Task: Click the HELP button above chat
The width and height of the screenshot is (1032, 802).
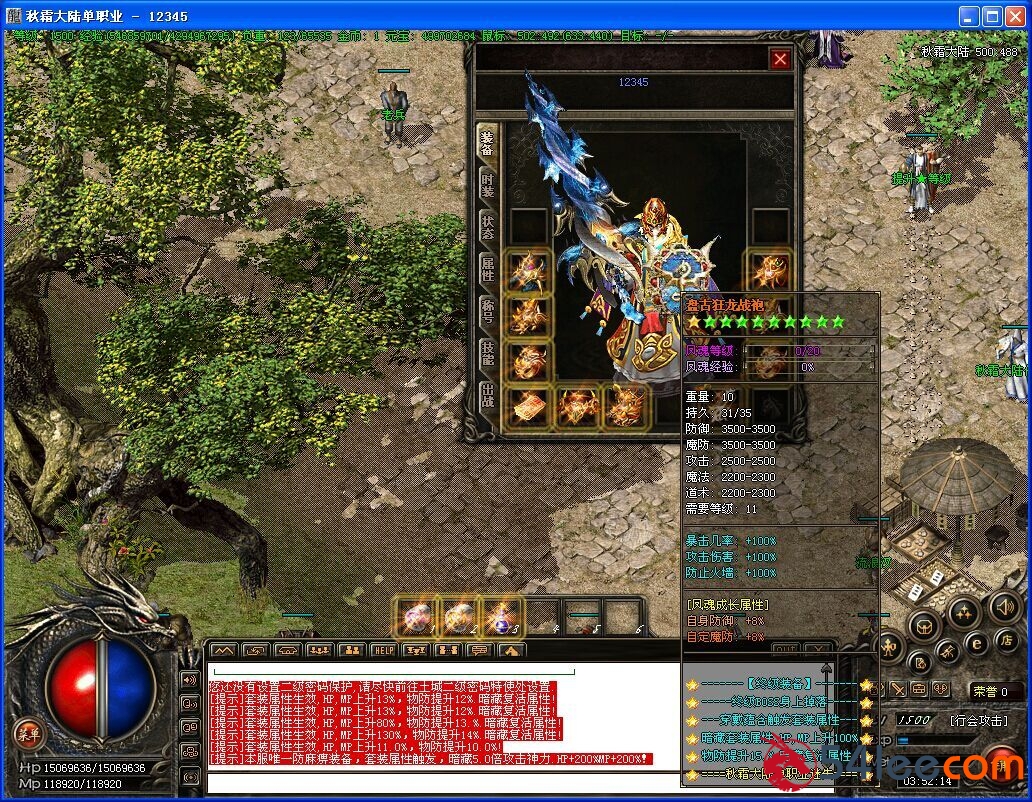Action: [383, 650]
